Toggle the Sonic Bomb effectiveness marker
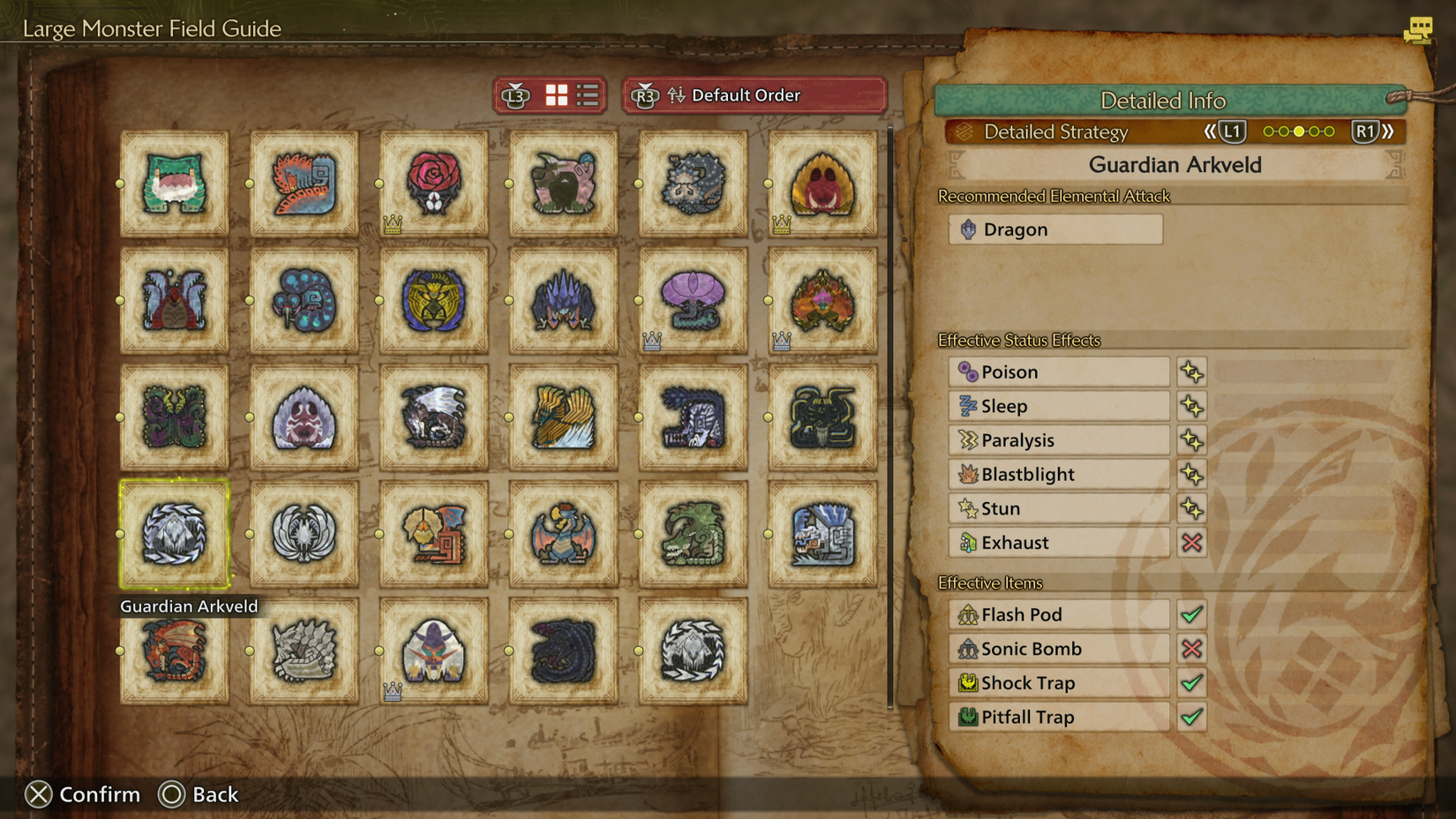This screenshot has width=1456, height=819. [x=1191, y=649]
